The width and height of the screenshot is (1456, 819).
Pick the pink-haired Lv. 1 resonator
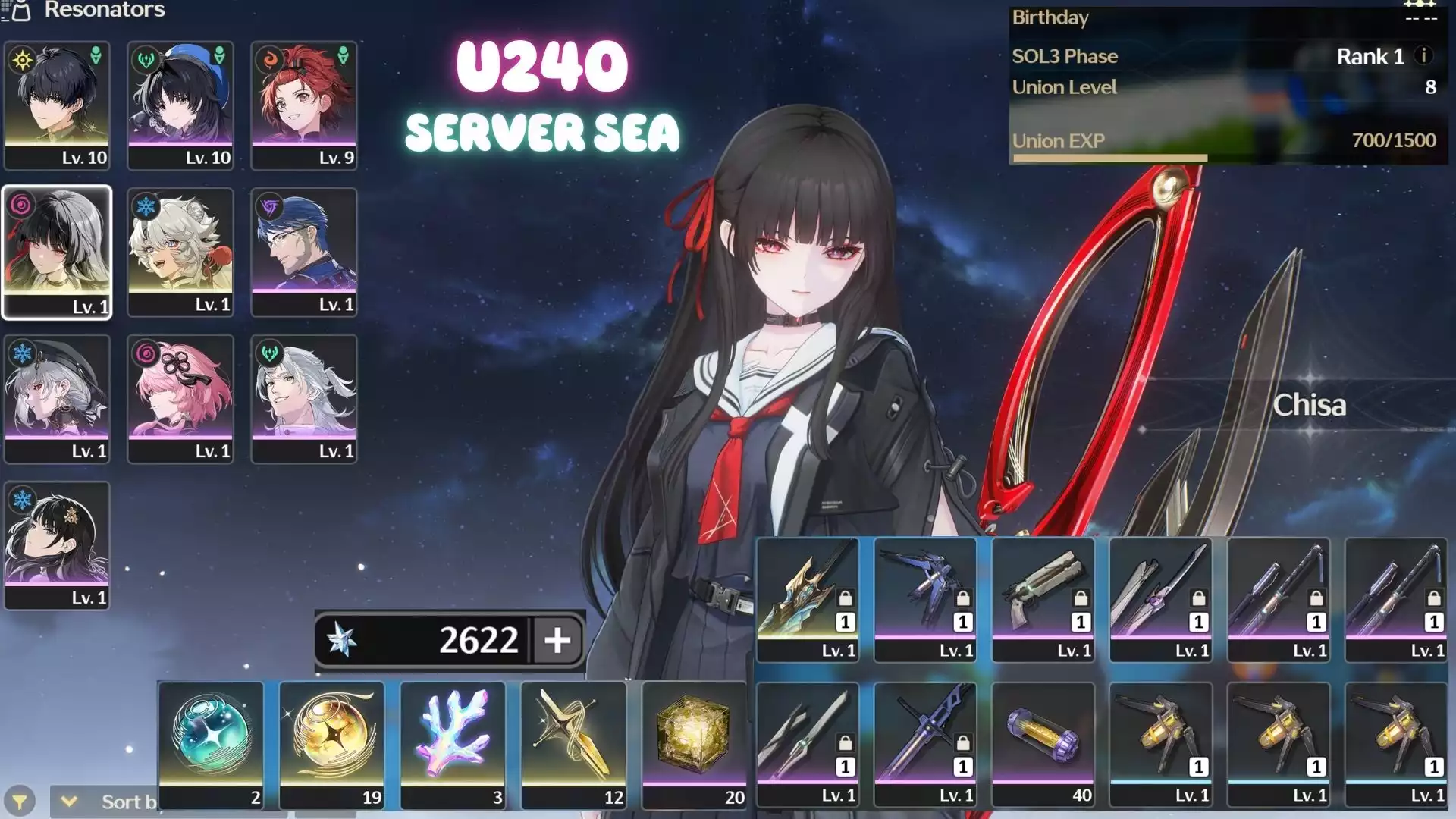(180, 398)
